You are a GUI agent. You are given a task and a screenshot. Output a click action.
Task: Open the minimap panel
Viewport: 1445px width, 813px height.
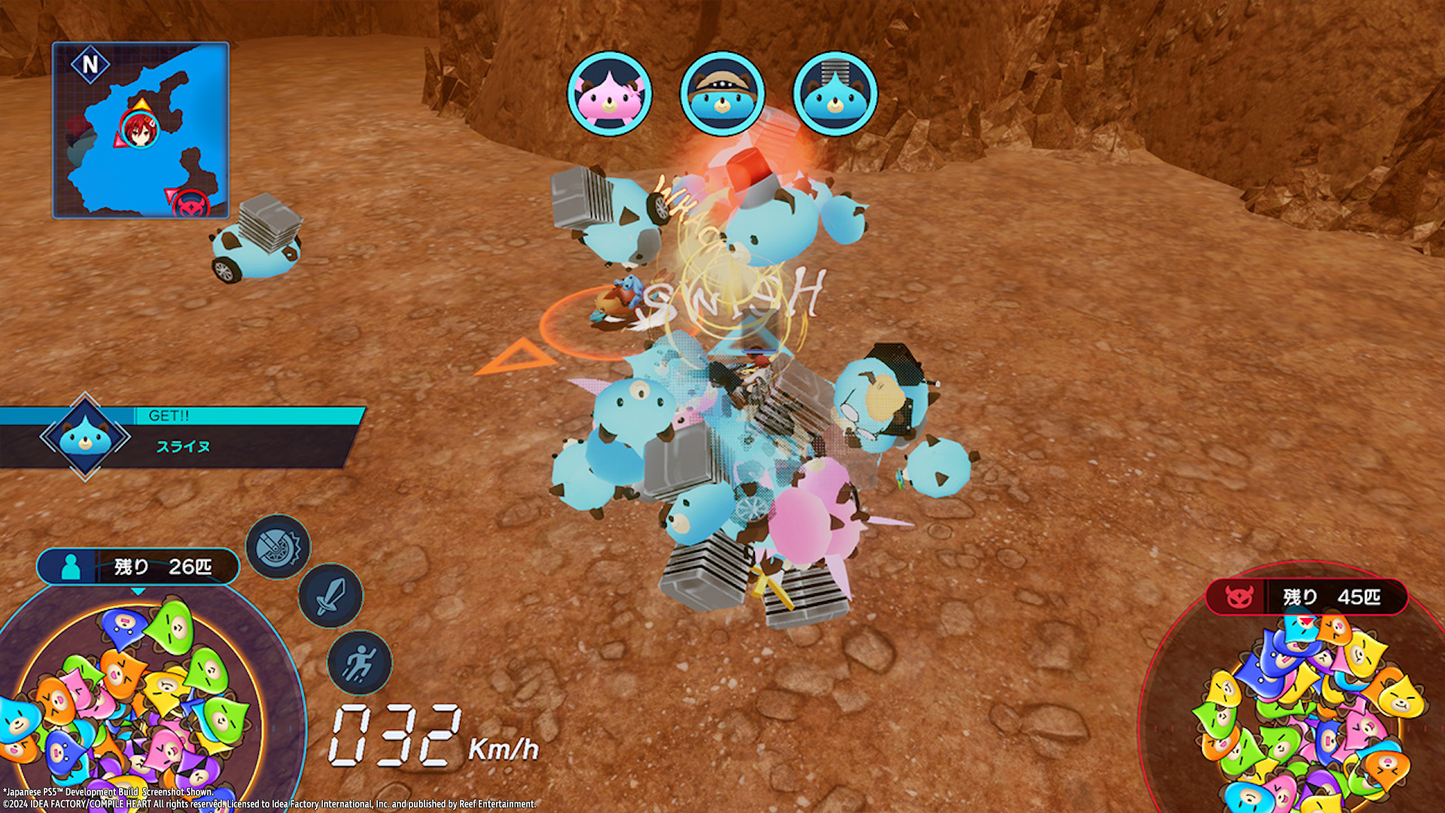tap(140, 128)
